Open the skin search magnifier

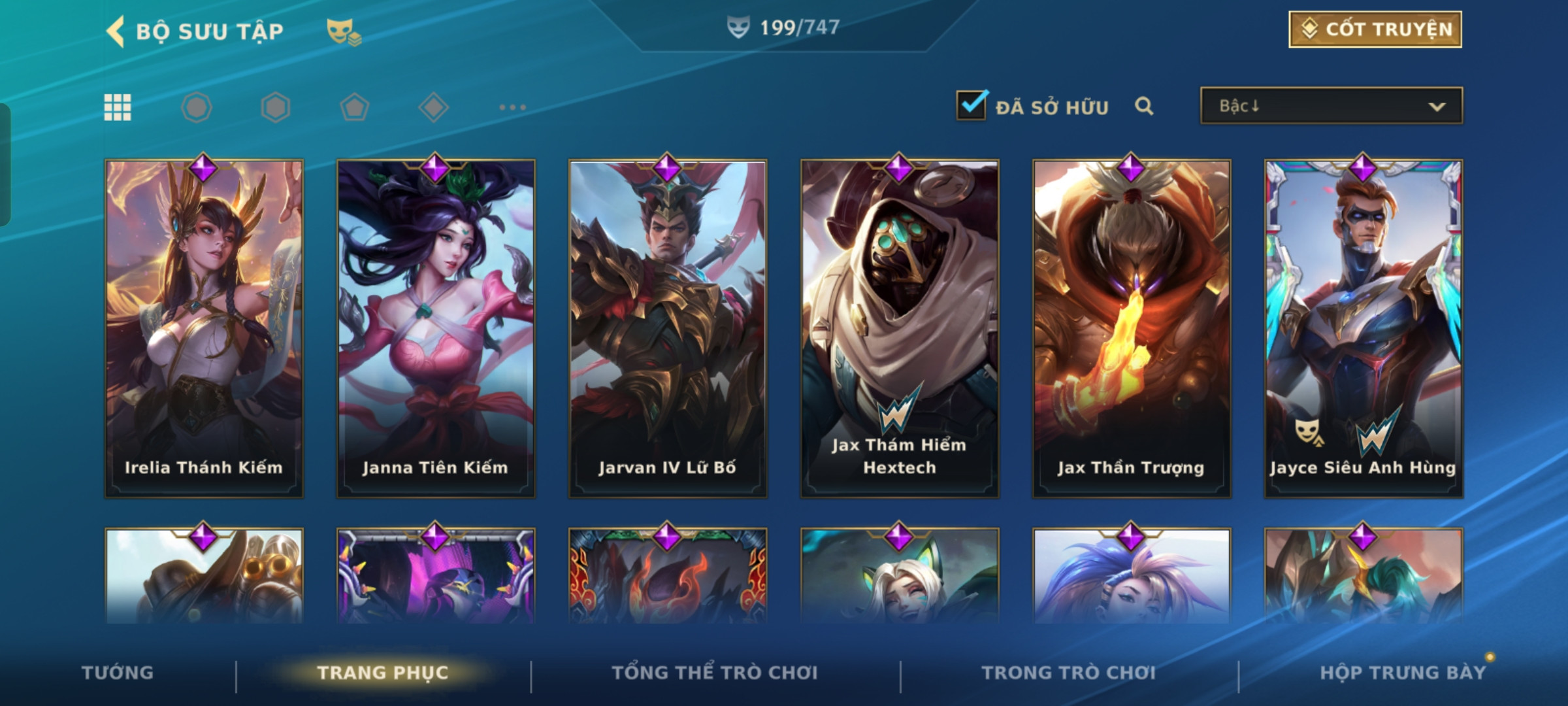point(1144,106)
